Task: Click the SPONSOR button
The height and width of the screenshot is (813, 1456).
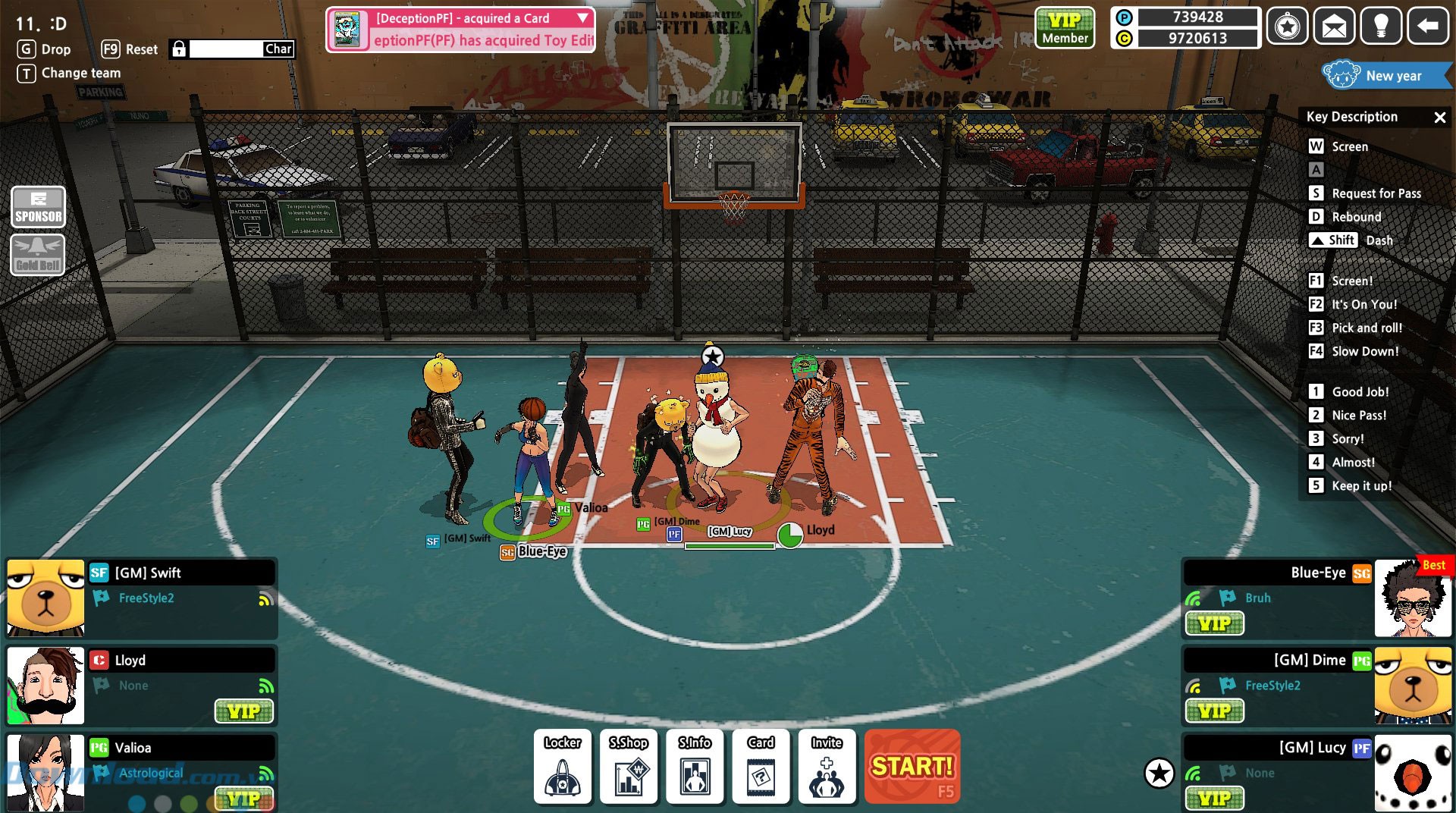Action: pos(38,207)
